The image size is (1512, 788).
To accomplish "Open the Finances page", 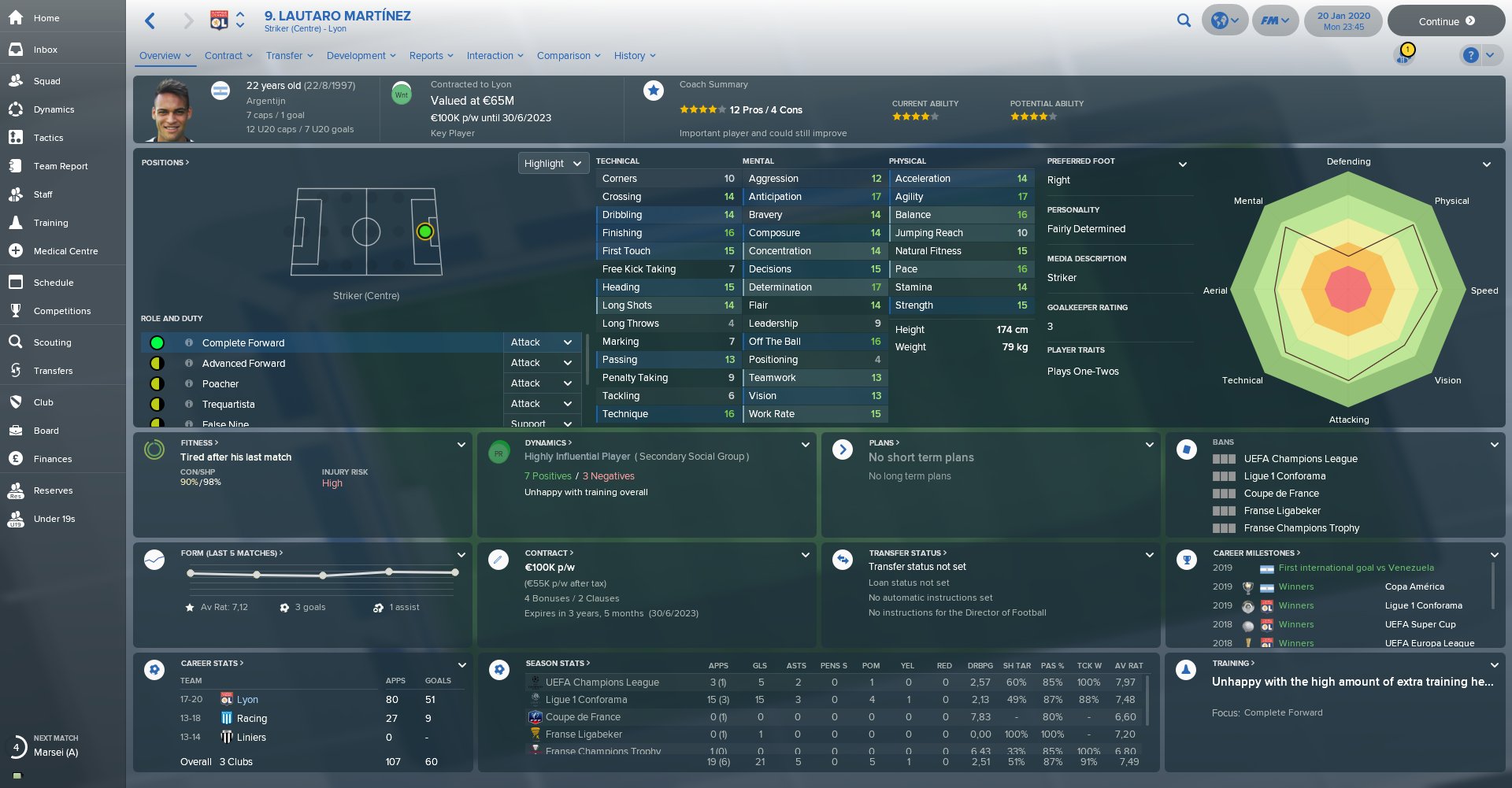I will point(52,459).
